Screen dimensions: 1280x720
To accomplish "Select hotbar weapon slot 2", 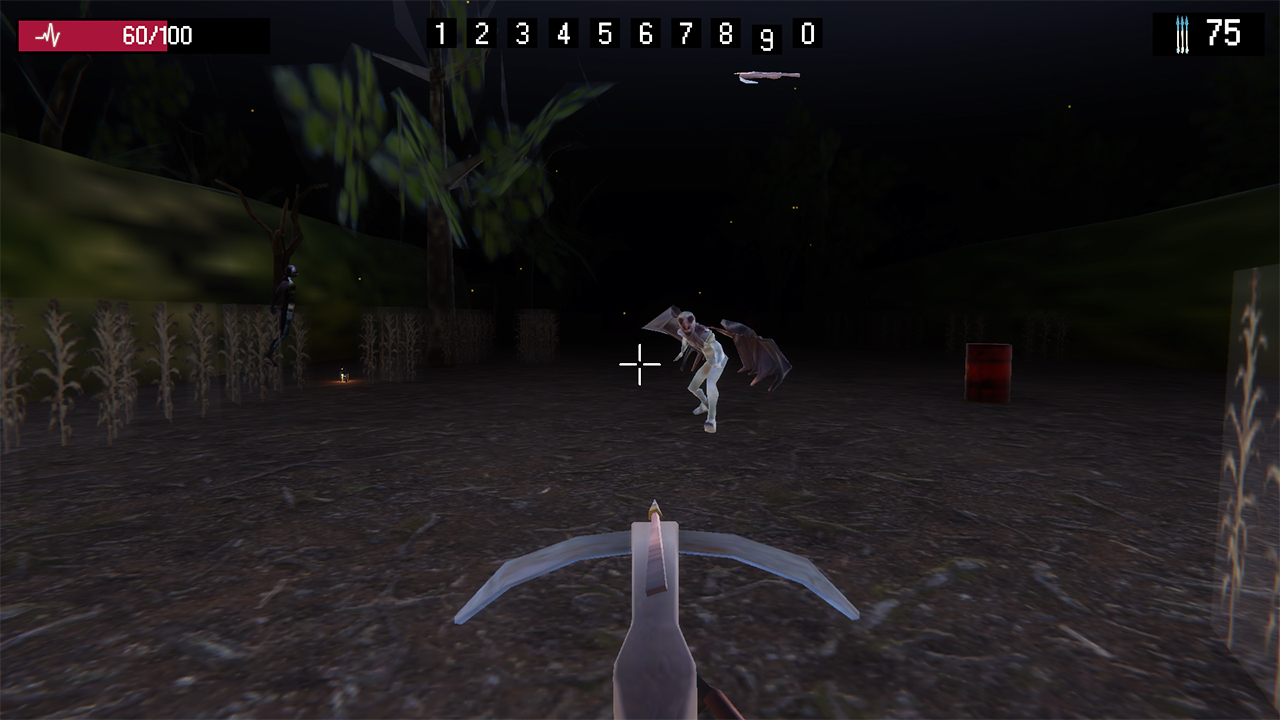I will [x=480, y=34].
